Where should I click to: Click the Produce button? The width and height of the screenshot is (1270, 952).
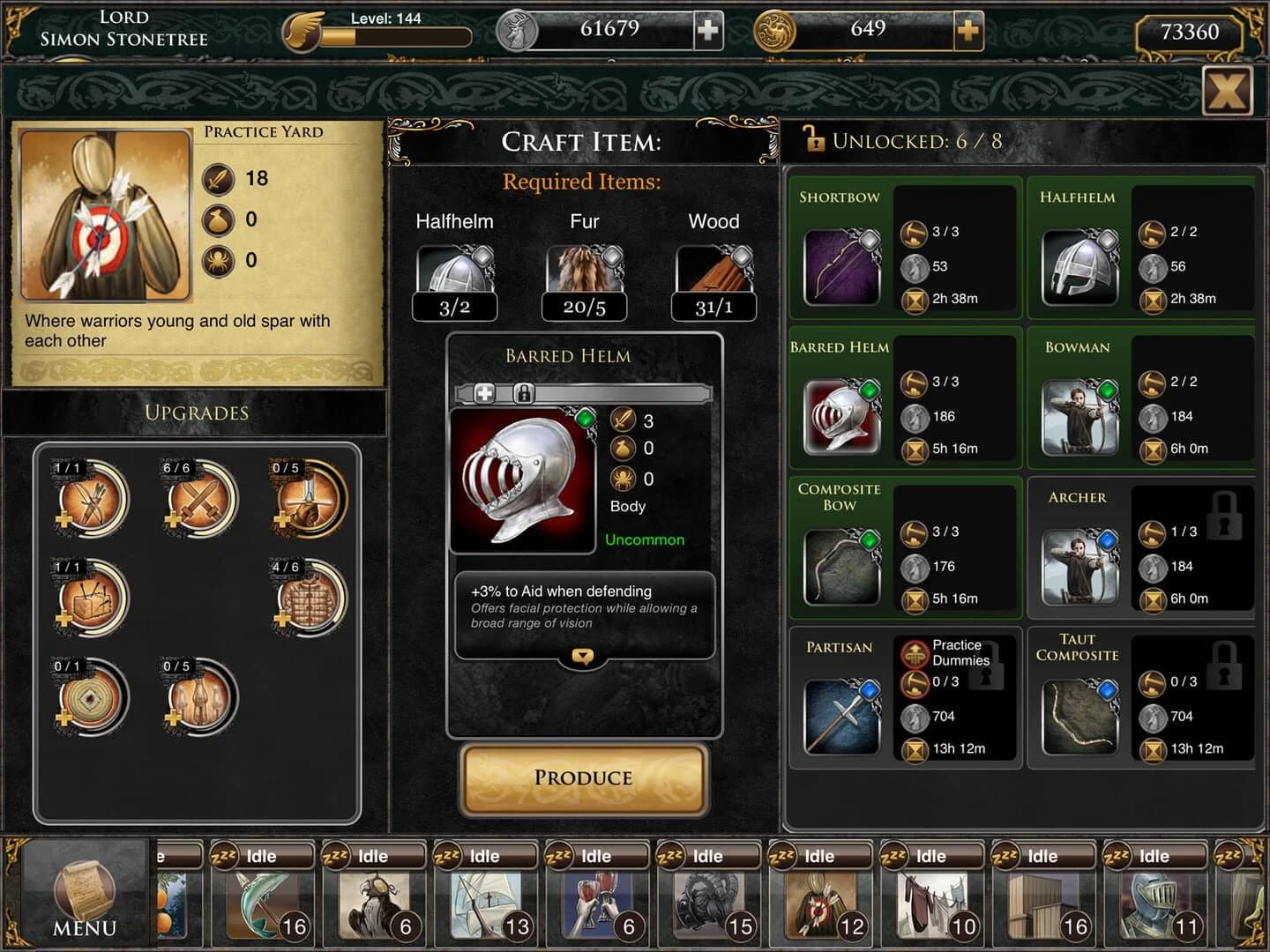point(583,779)
